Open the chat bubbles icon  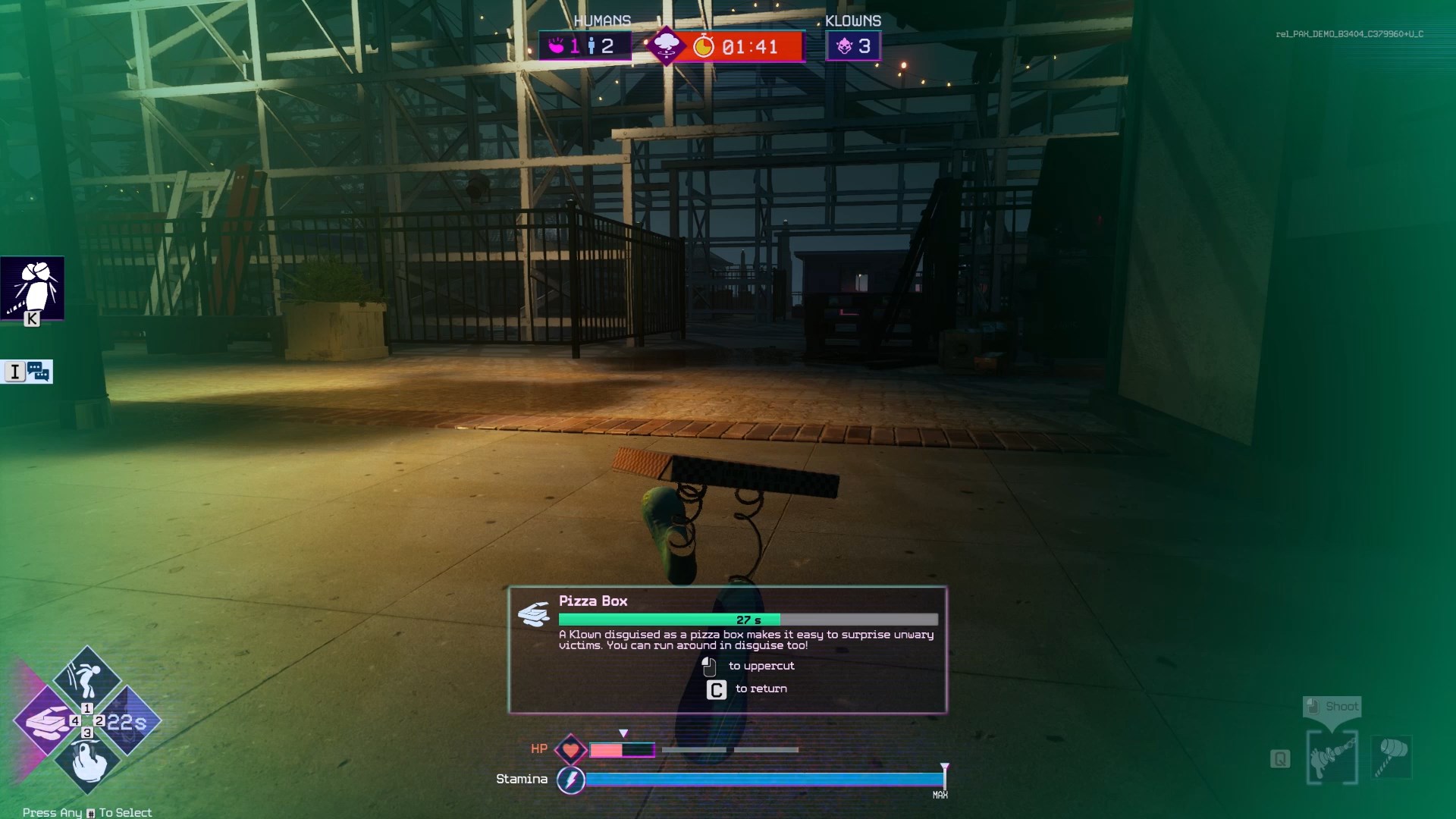[38, 372]
